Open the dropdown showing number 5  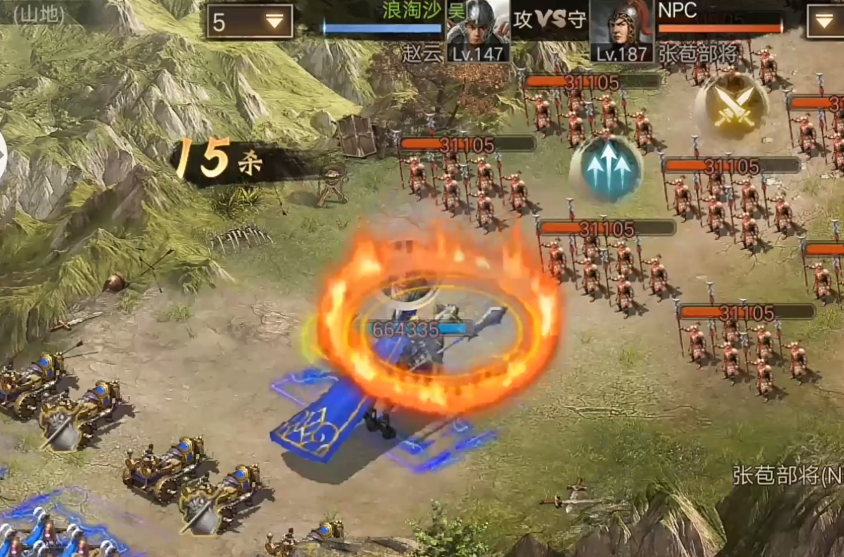tap(250, 21)
